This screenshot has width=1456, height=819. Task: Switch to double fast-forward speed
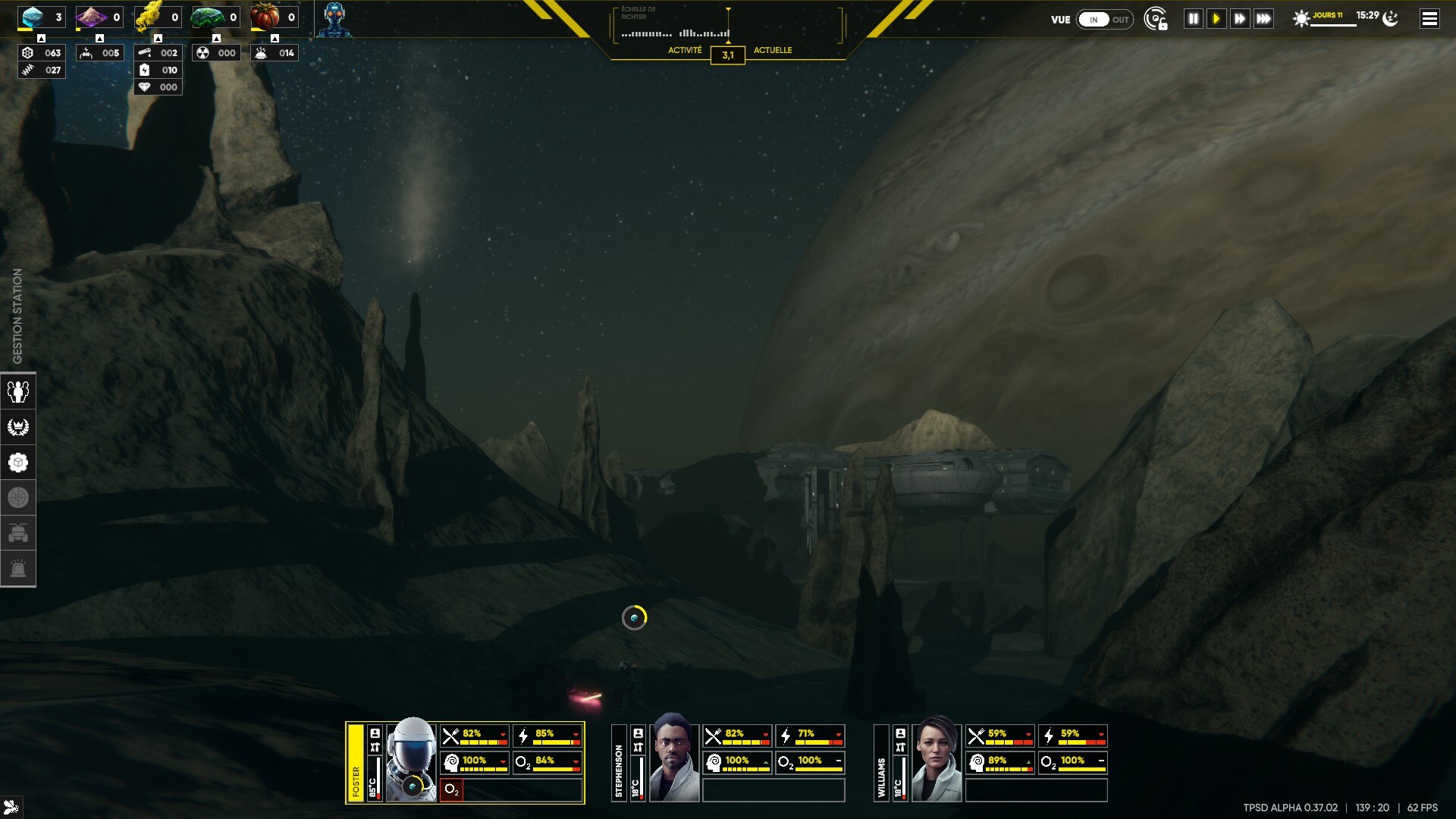tap(1240, 19)
